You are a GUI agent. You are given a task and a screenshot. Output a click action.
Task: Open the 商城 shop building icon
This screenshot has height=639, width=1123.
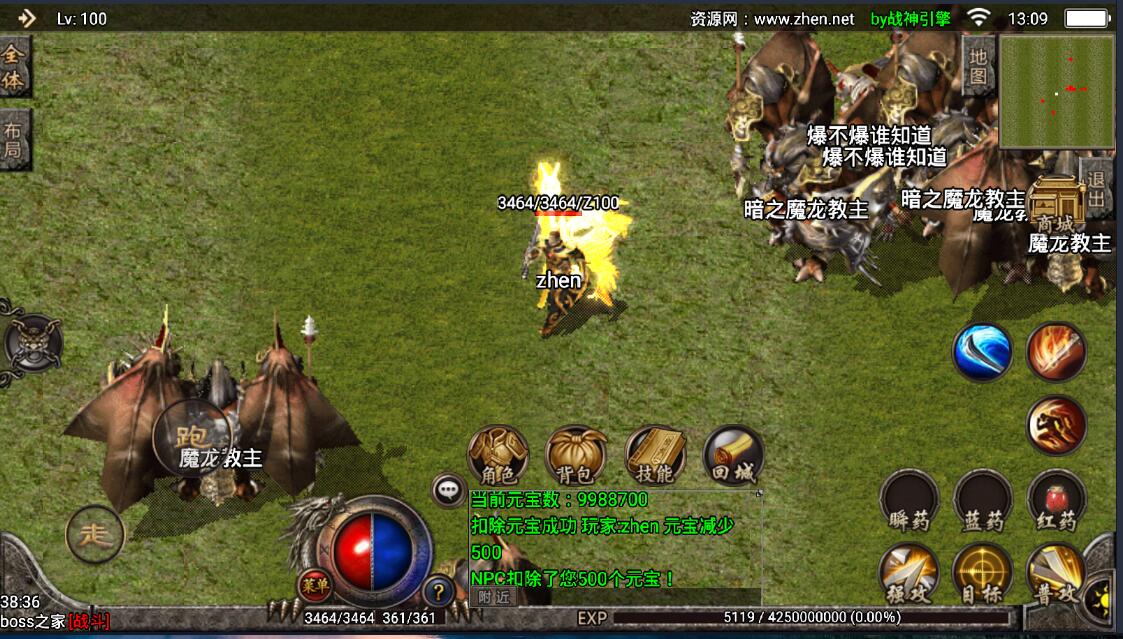tap(1059, 206)
